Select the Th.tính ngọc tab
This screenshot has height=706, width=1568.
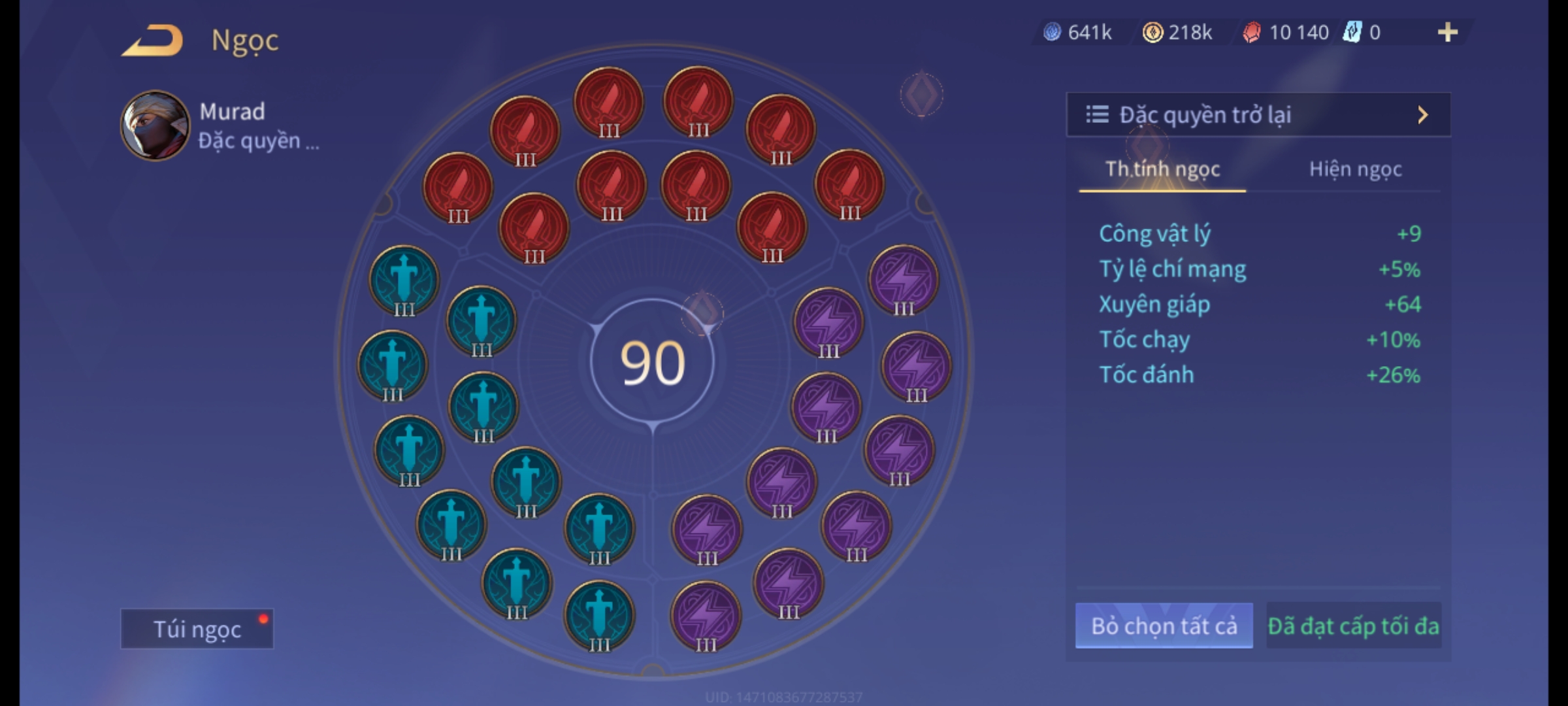click(x=1162, y=169)
